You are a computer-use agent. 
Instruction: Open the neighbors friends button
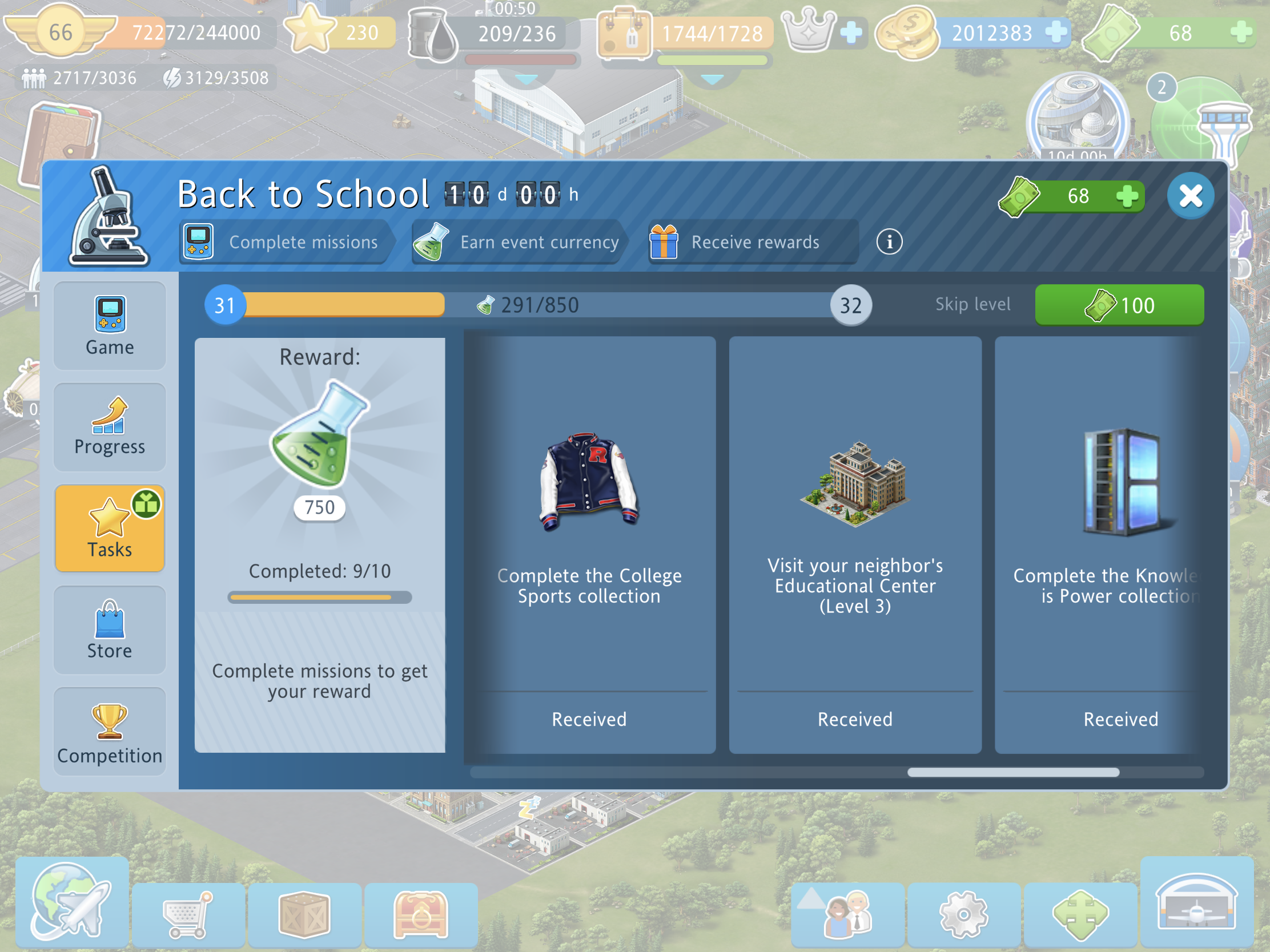point(847,914)
